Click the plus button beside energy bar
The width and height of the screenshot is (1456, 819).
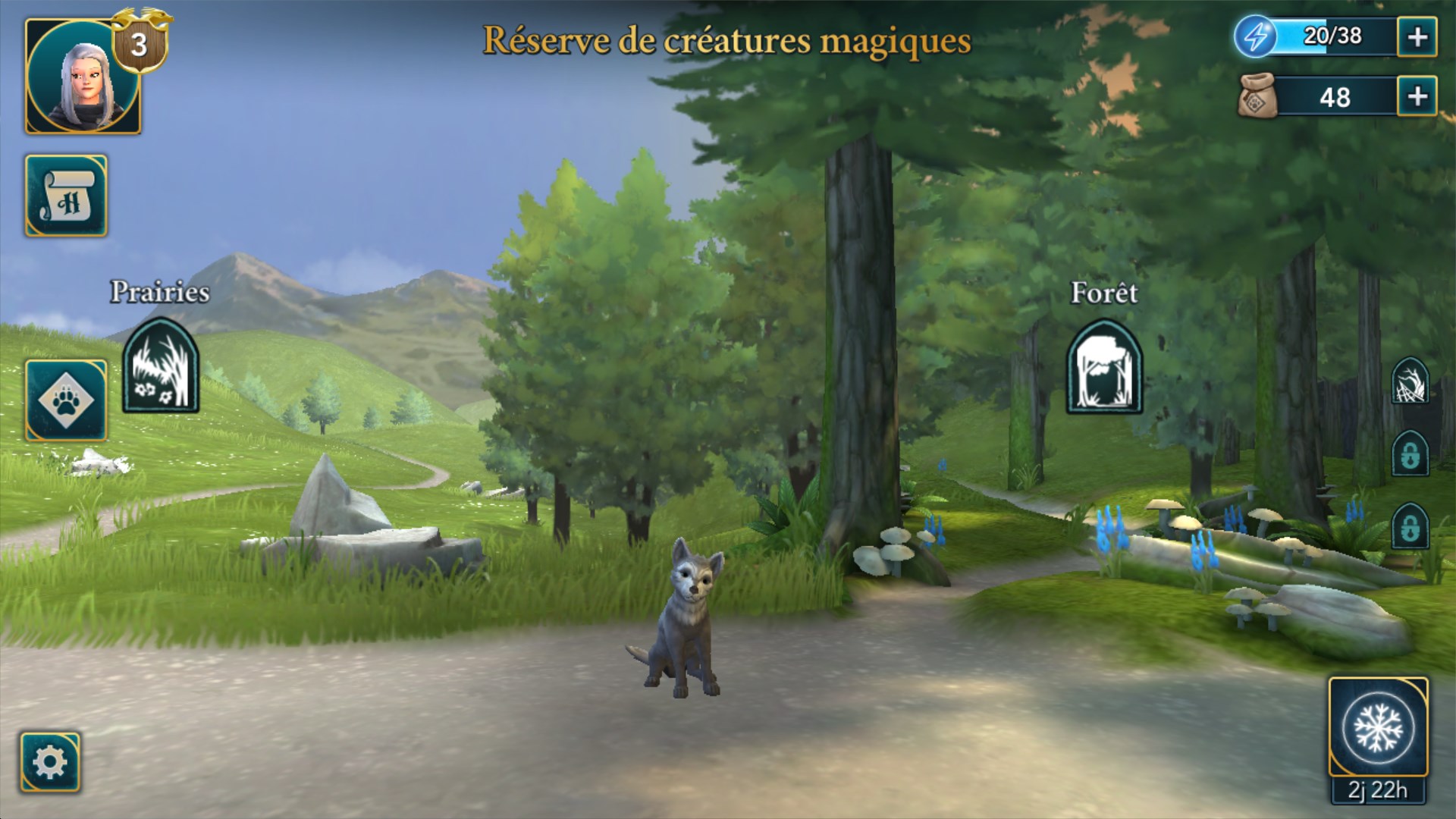click(x=1417, y=34)
